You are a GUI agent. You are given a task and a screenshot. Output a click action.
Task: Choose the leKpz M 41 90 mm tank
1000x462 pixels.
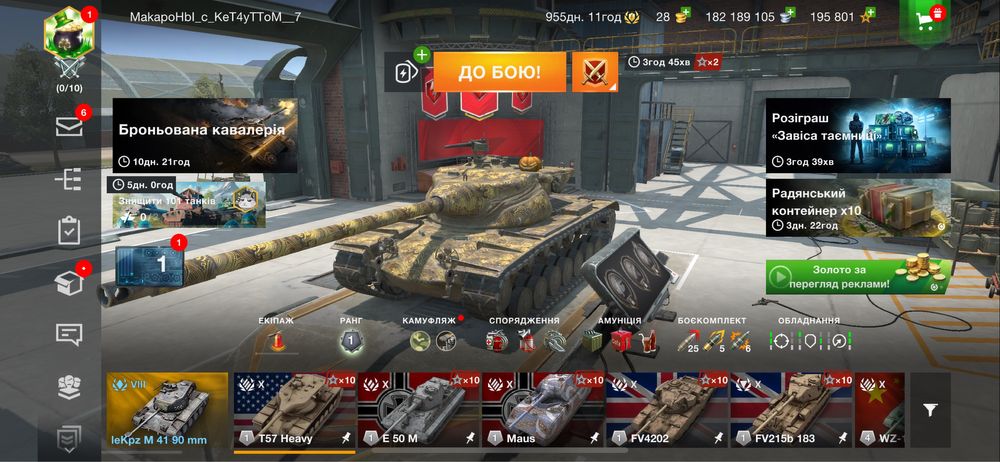[x=167, y=412]
